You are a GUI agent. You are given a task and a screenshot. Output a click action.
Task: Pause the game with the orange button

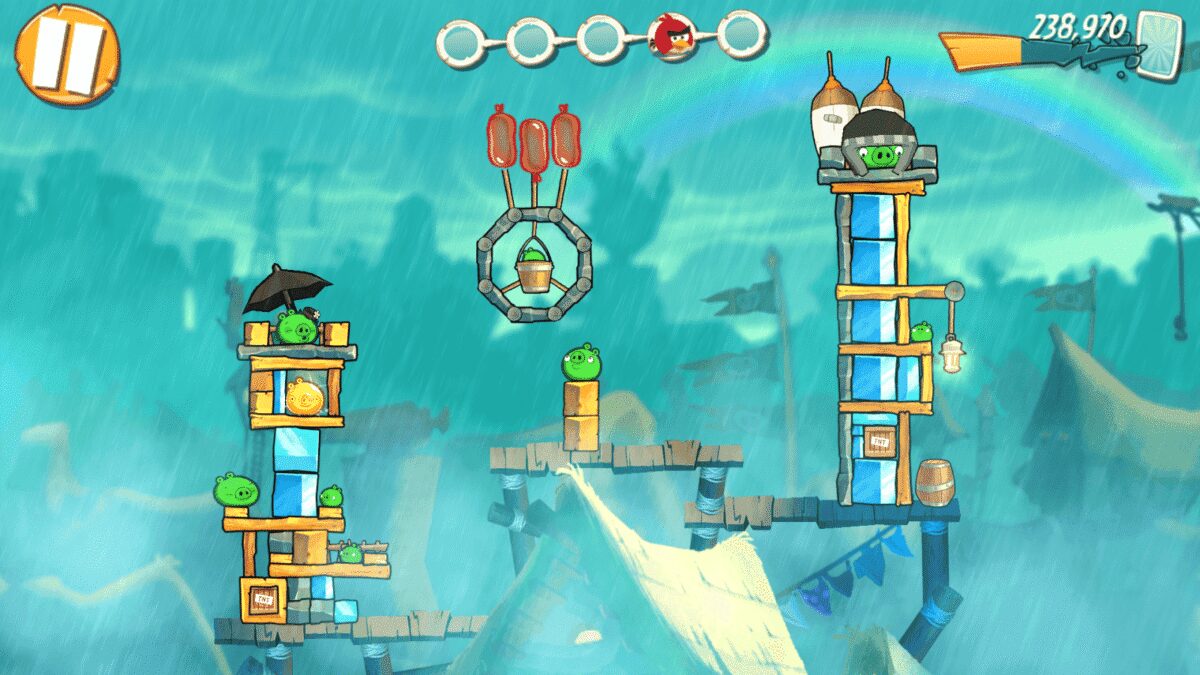(x=67, y=53)
